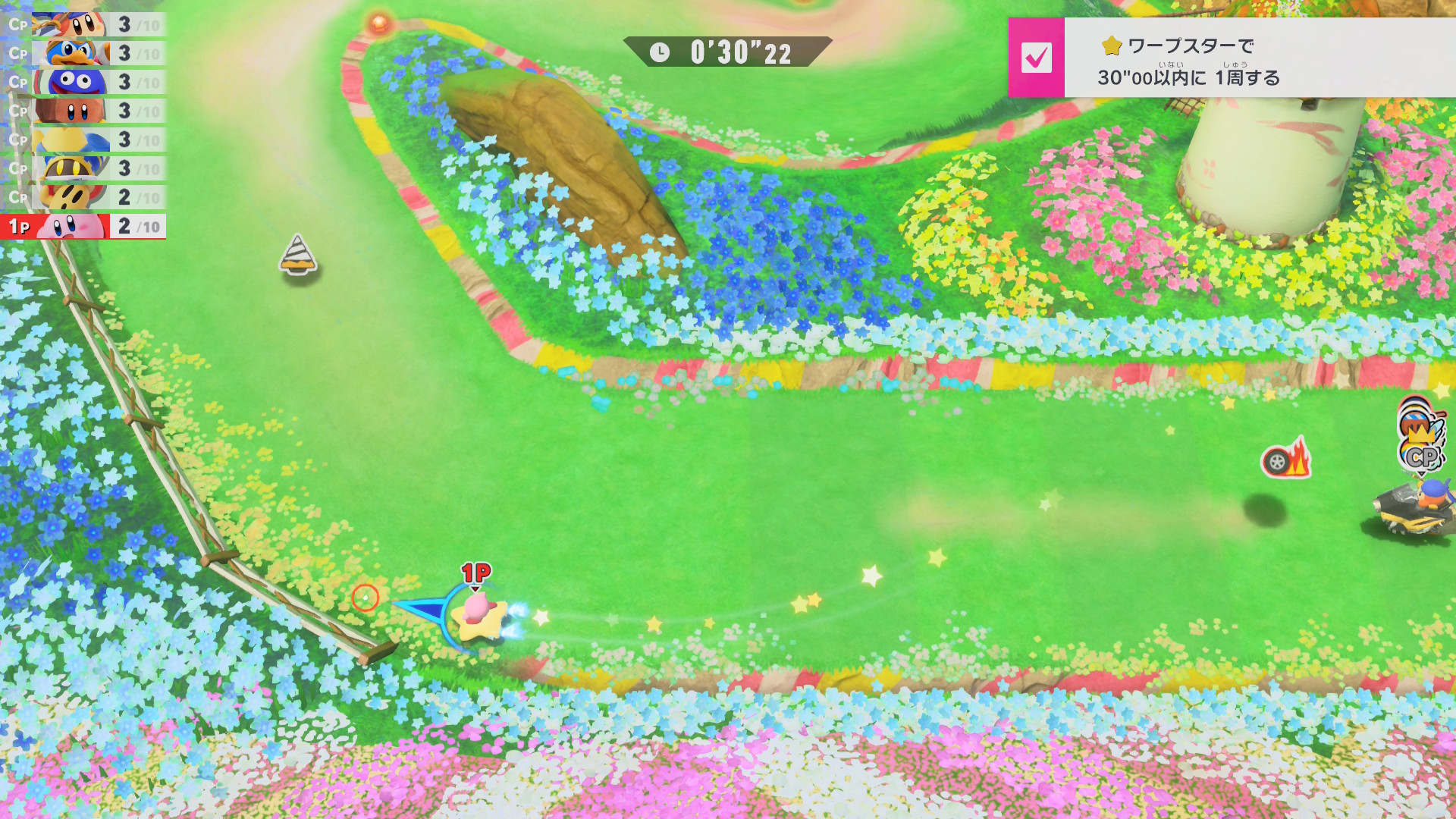Toggle the pink mission checkbox
Viewport: 1456px width, 819px height.
point(1036,58)
